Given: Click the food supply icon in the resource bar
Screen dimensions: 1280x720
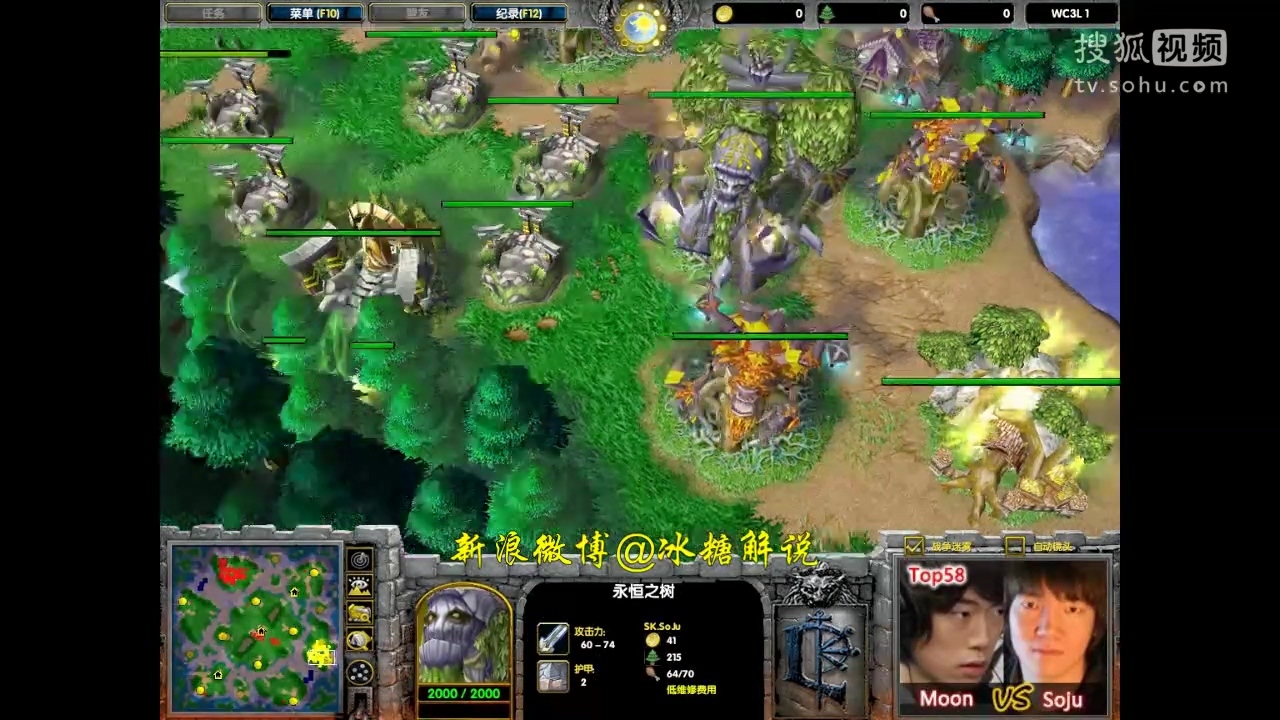Looking at the screenshot, I should click(930, 13).
